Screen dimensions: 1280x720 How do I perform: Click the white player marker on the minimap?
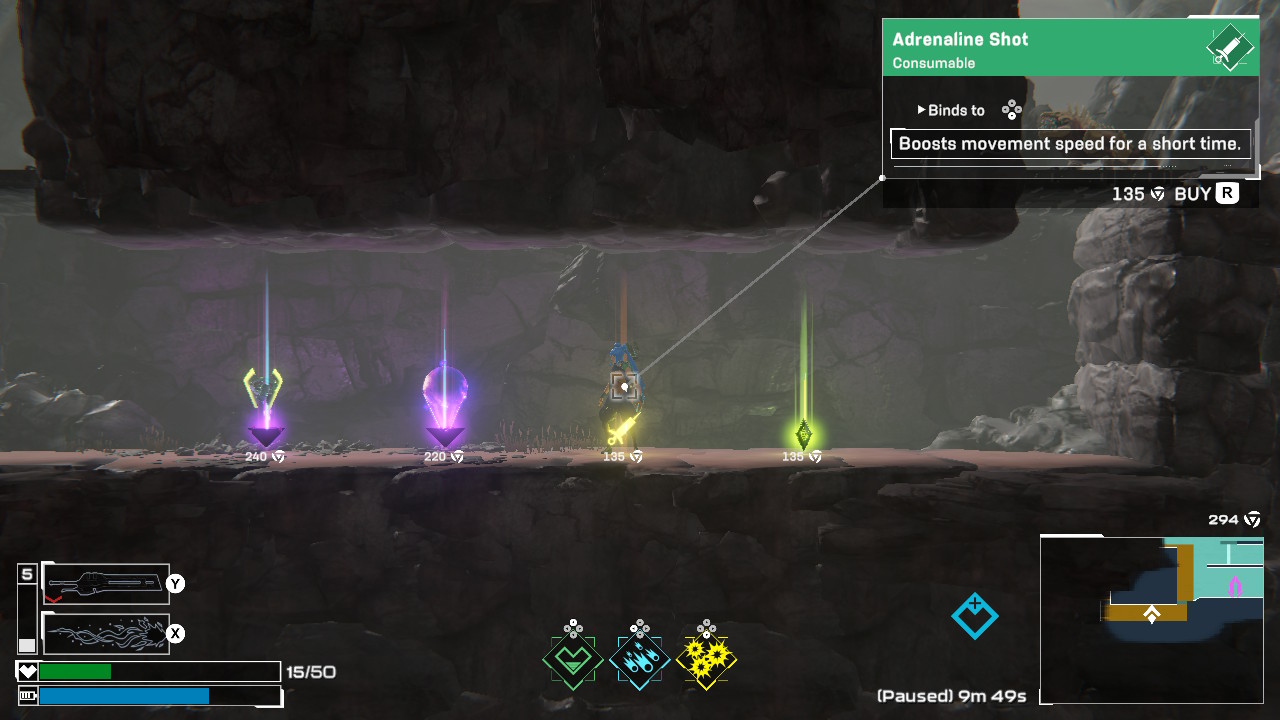tap(1151, 615)
